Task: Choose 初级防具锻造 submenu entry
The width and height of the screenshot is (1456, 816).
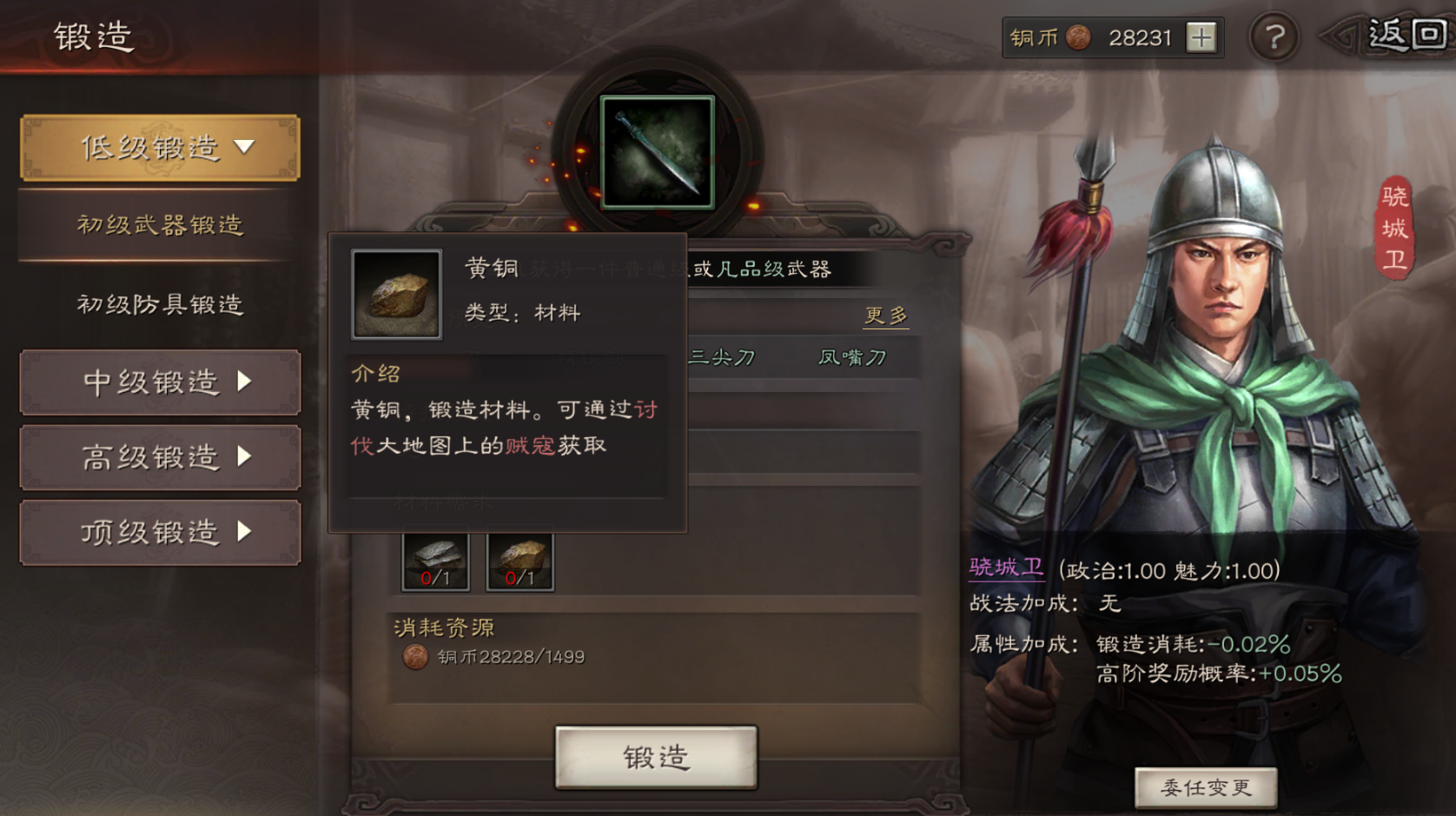Action: tap(160, 304)
